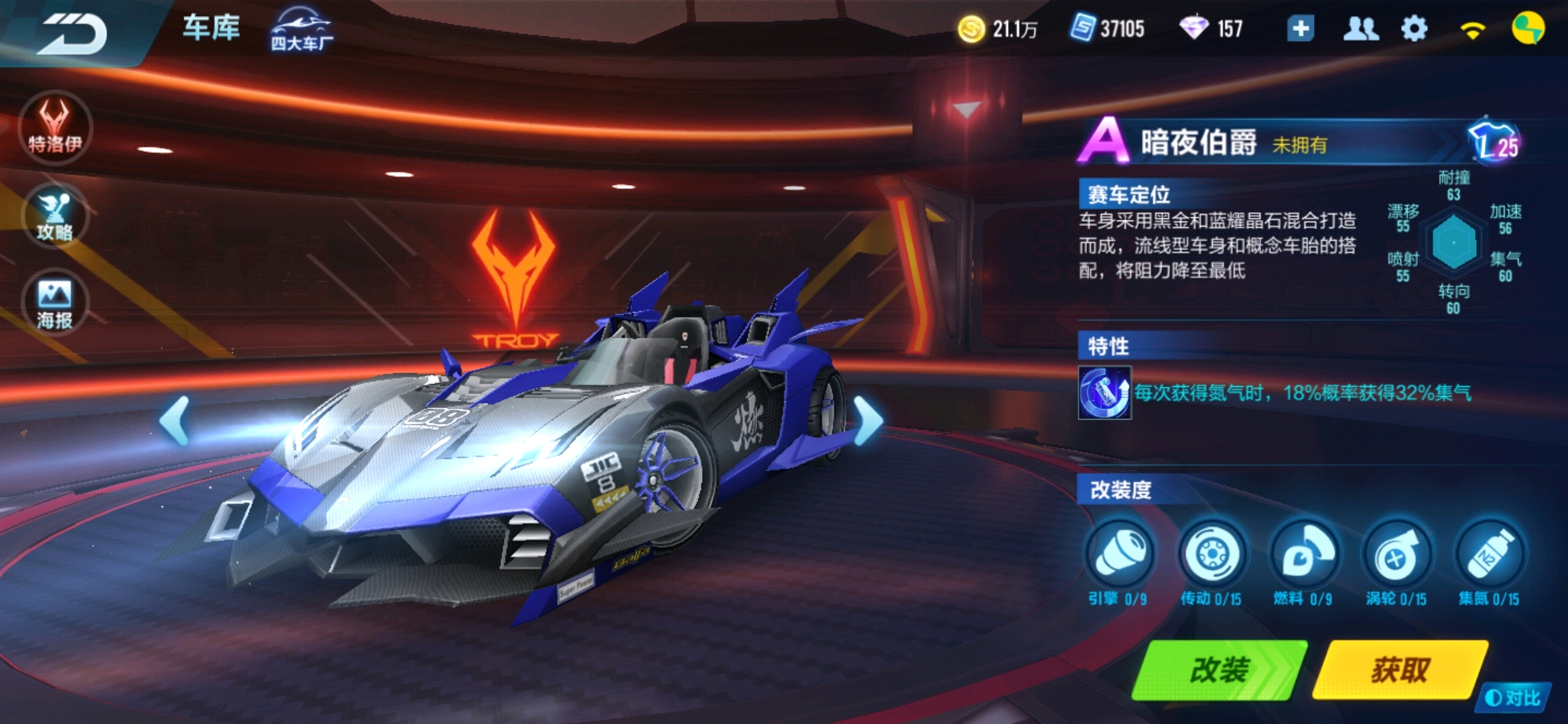Choose the 燃料 fuel upgrade
Screen dimensions: 1568x724
point(1304,555)
